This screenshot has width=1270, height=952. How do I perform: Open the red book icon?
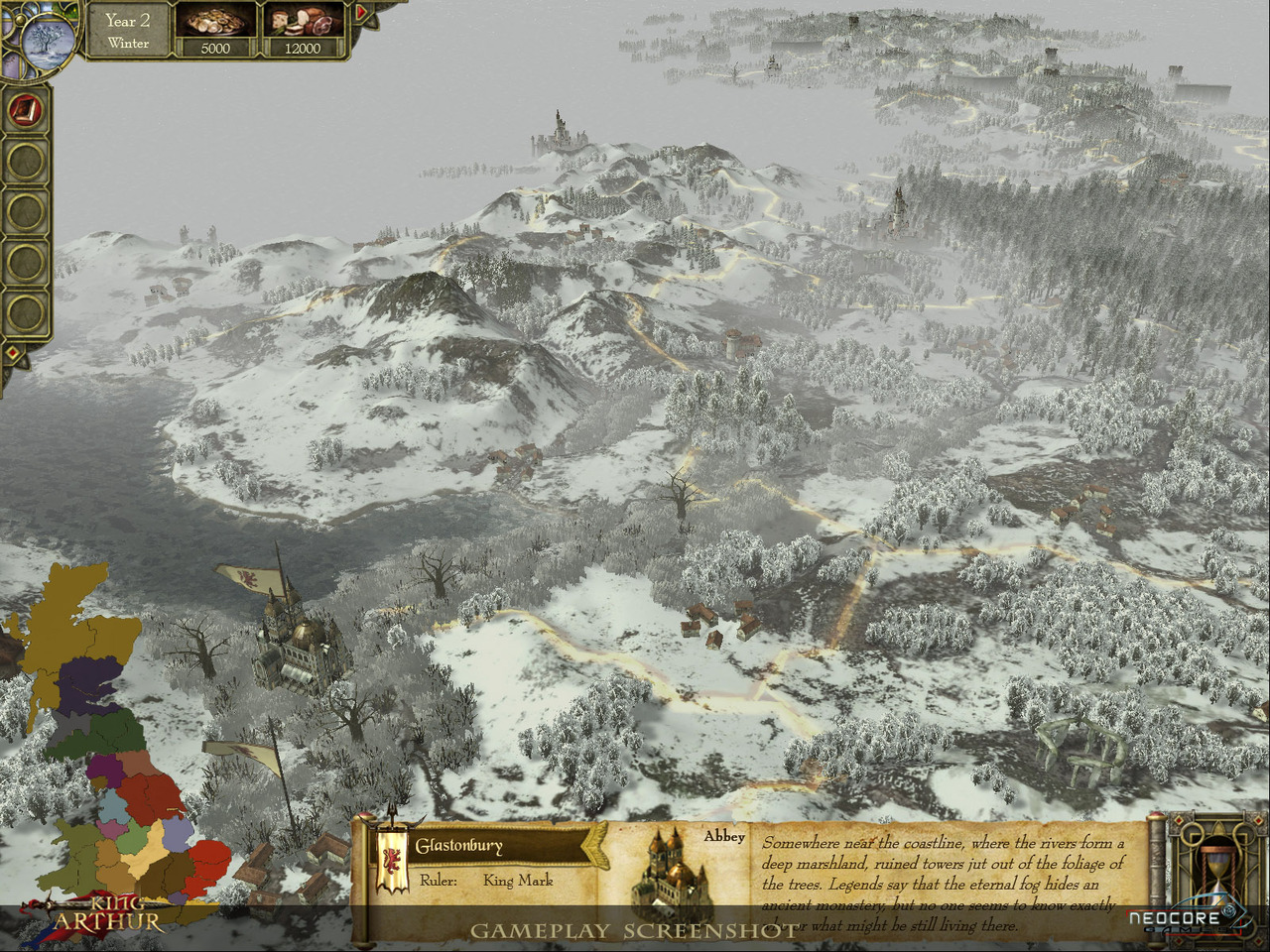(x=26, y=108)
